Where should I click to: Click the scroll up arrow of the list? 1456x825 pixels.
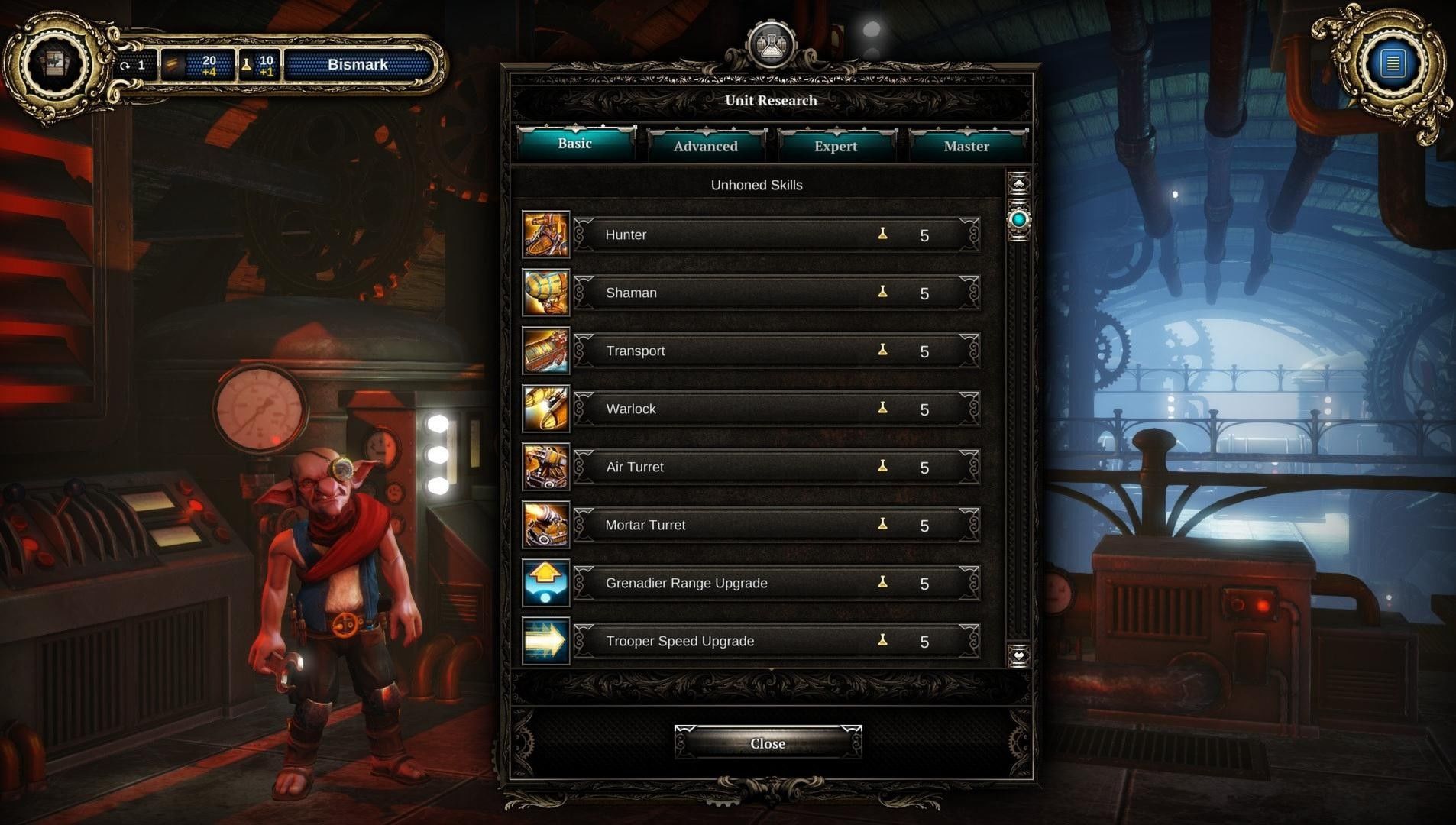1018,183
